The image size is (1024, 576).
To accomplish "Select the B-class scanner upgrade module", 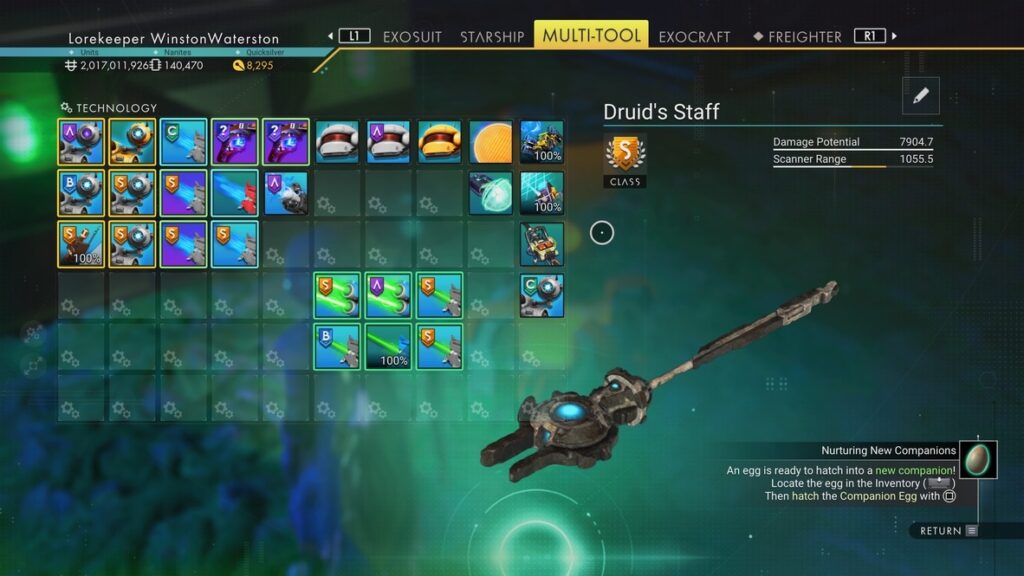I will point(82,192).
